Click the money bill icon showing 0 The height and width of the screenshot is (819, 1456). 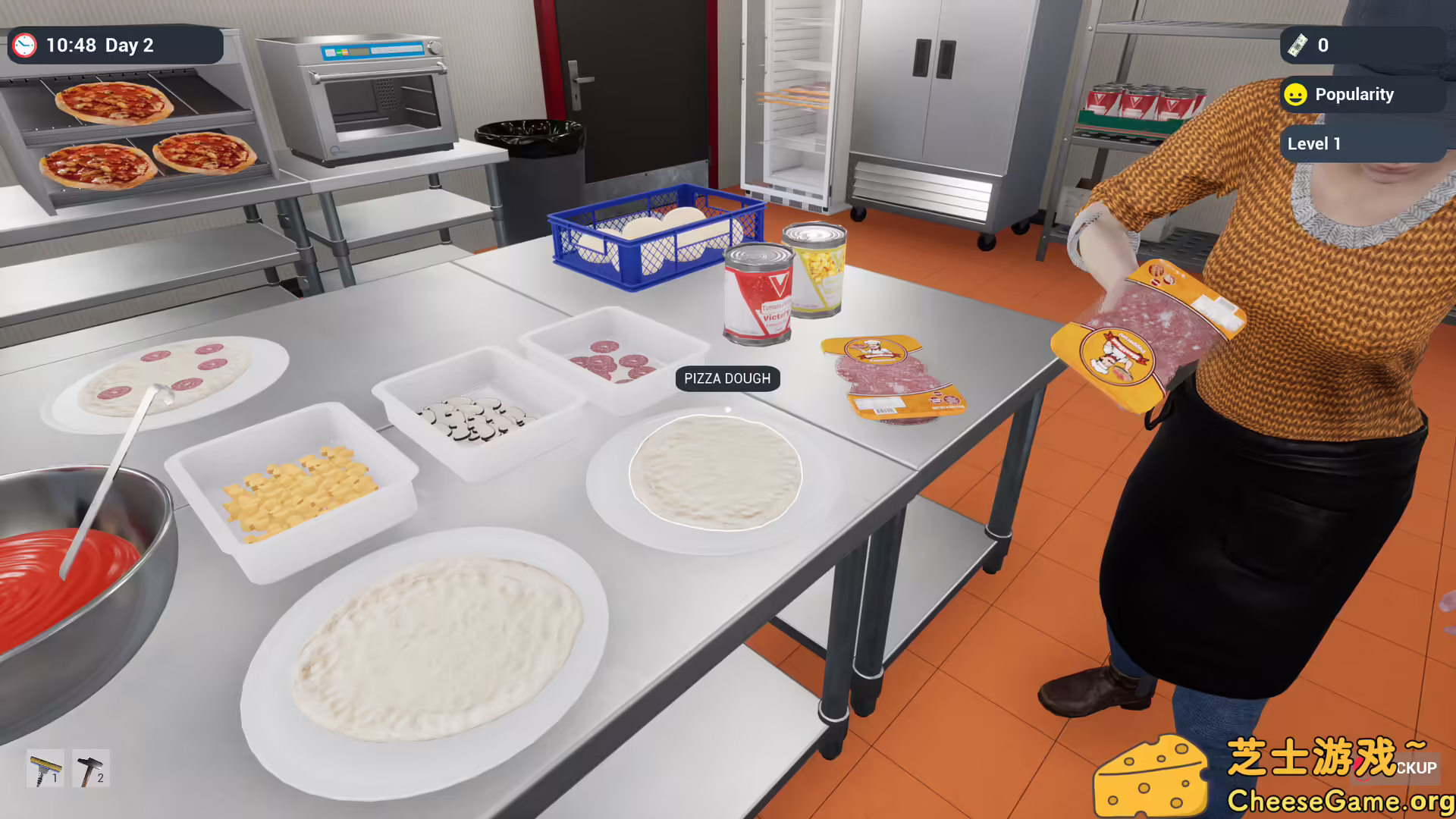point(1299,45)
